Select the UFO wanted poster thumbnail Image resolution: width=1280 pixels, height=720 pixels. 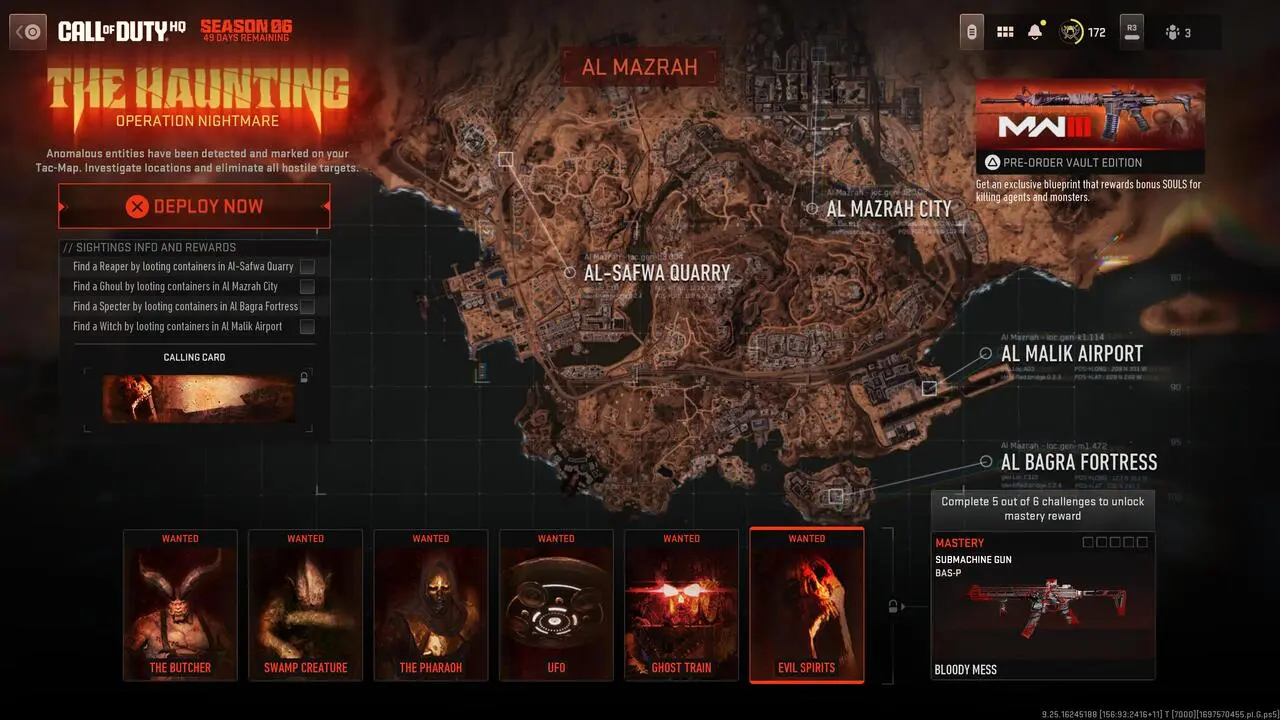point(556,605)
